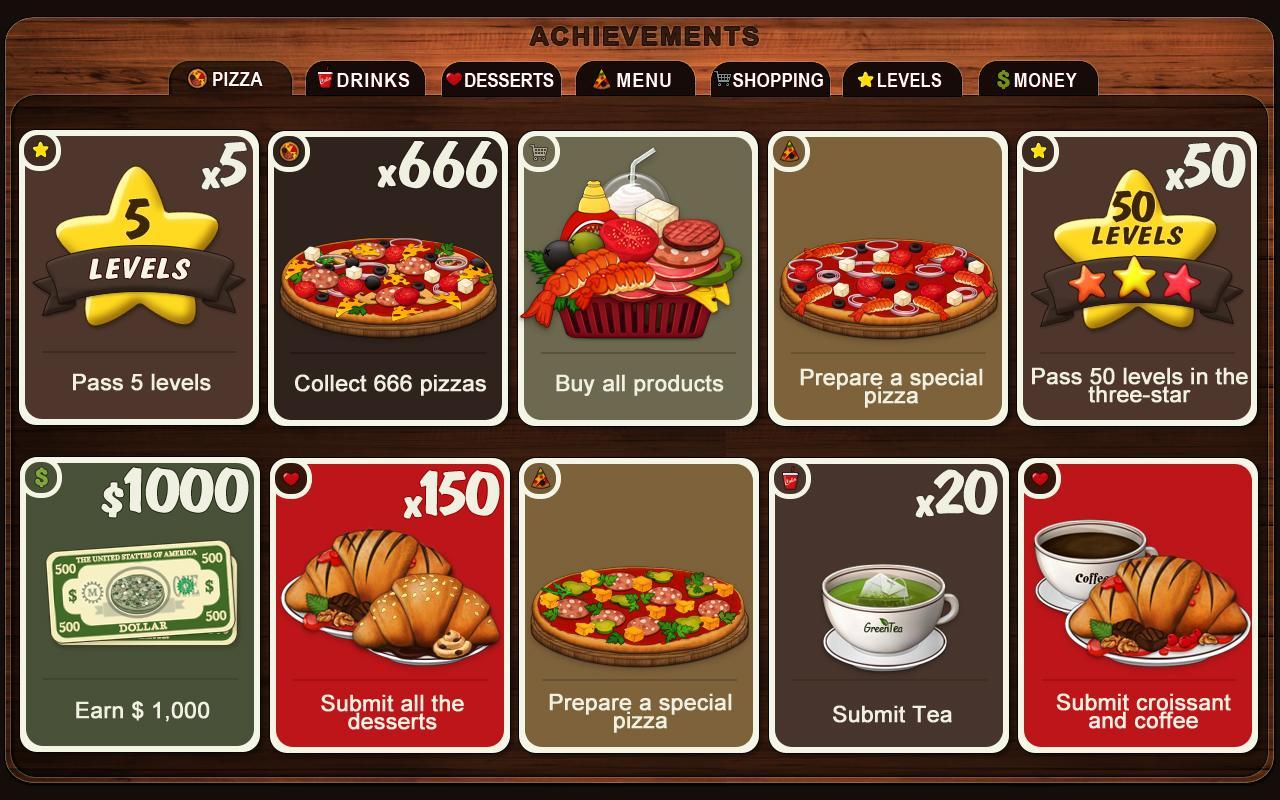Click the three-star banner on the 50 levels card

point(1136,283)
